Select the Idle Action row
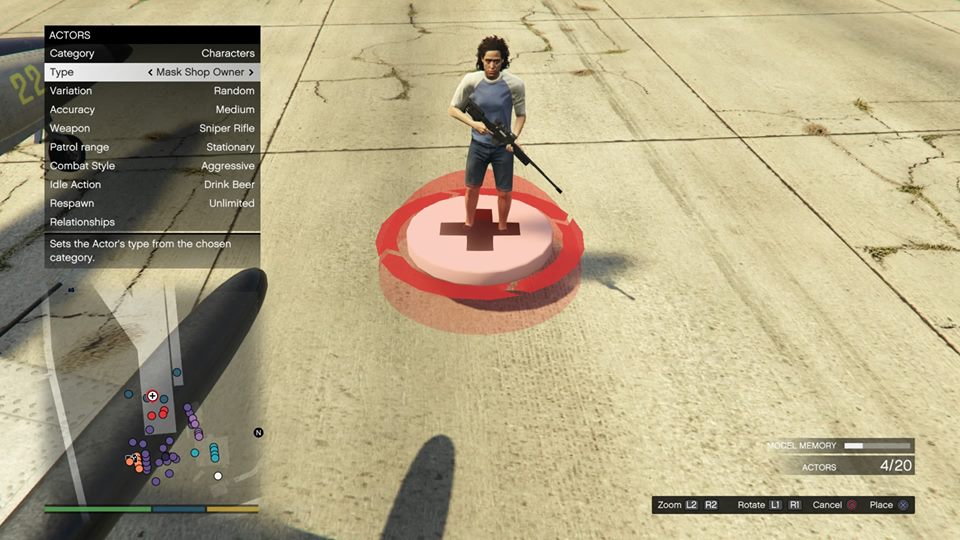The width and height of the screenshot is (960, 540). pos(152,185)
